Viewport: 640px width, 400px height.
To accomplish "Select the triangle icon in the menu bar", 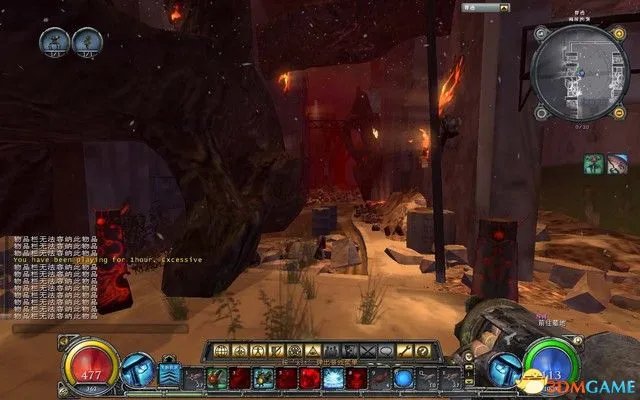I will click(310, 350).
